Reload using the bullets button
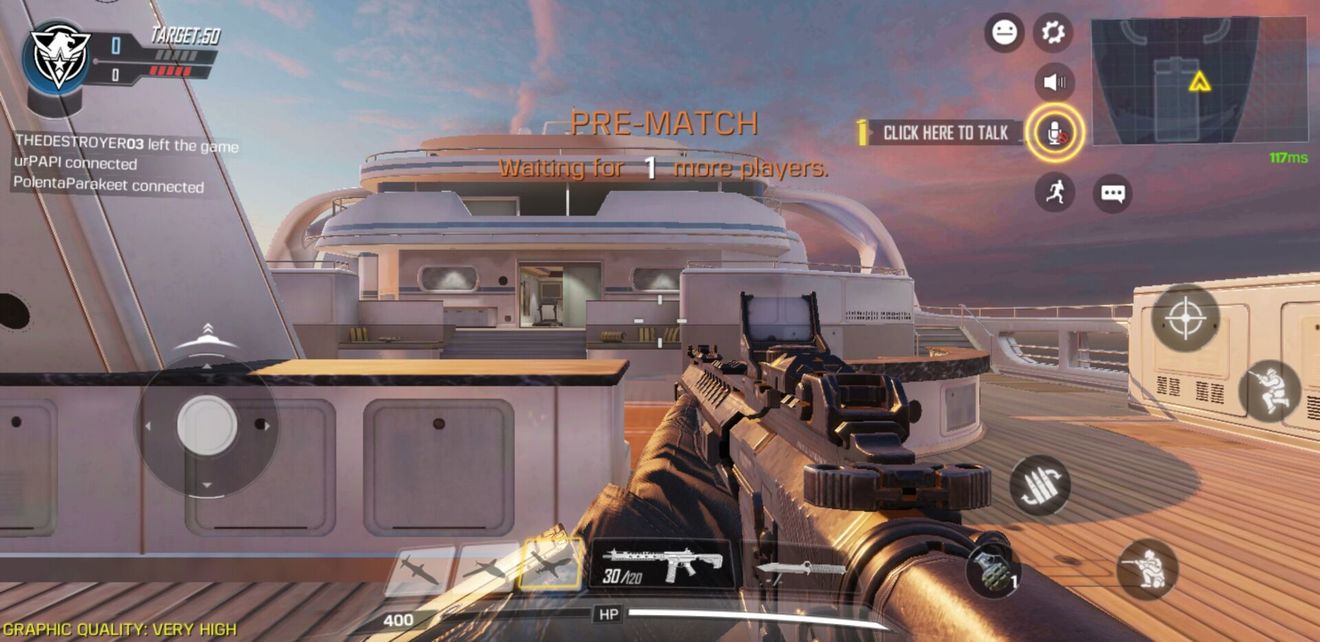1320x642 pixels. click(x=1040, y=486)
